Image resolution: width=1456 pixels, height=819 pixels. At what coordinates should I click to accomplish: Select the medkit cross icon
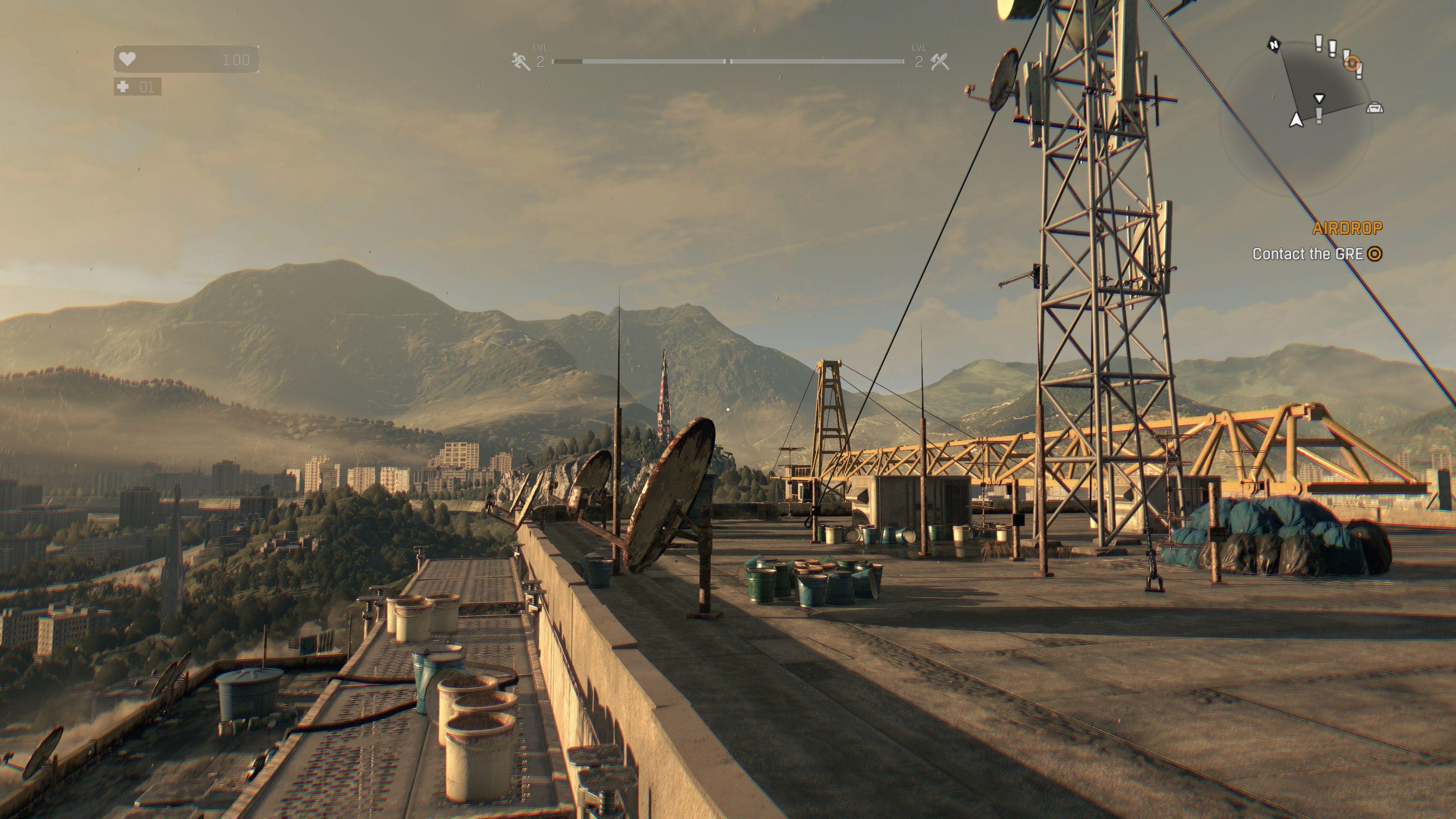click(x=122, y=87)
